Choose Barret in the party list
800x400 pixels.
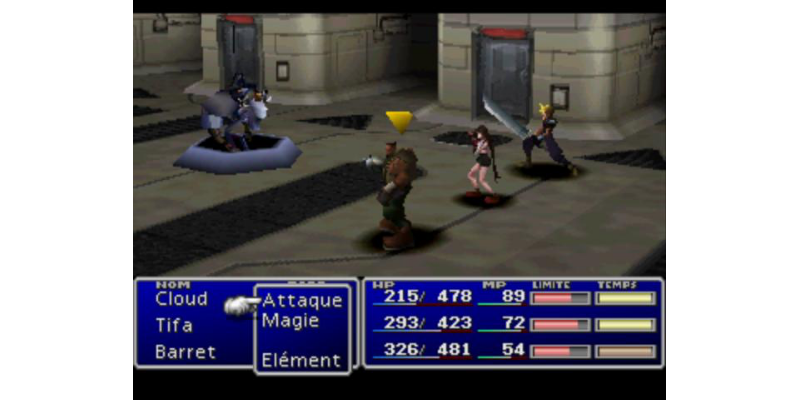point(185,352)
